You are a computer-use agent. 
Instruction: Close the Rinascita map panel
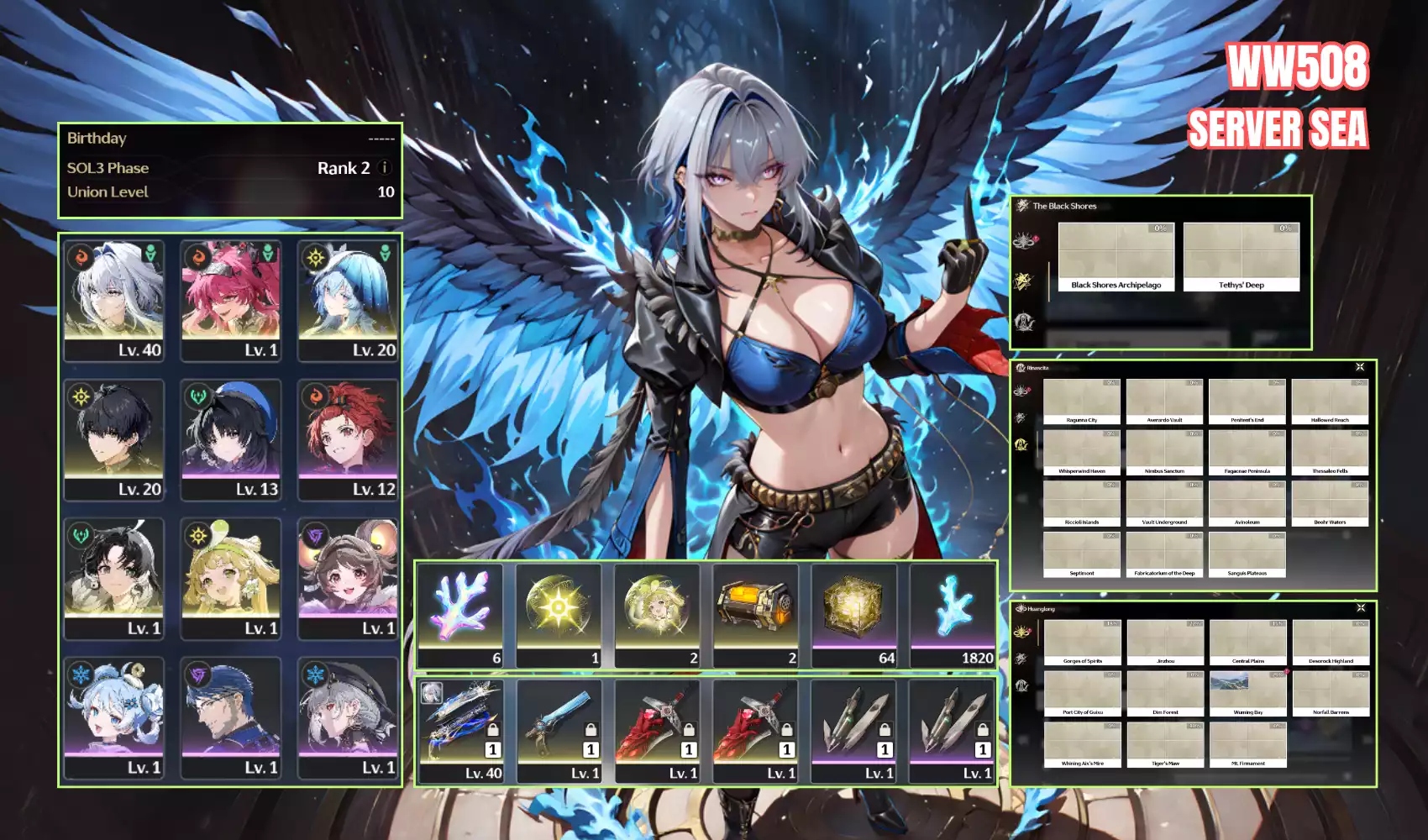coord(1360,367)
